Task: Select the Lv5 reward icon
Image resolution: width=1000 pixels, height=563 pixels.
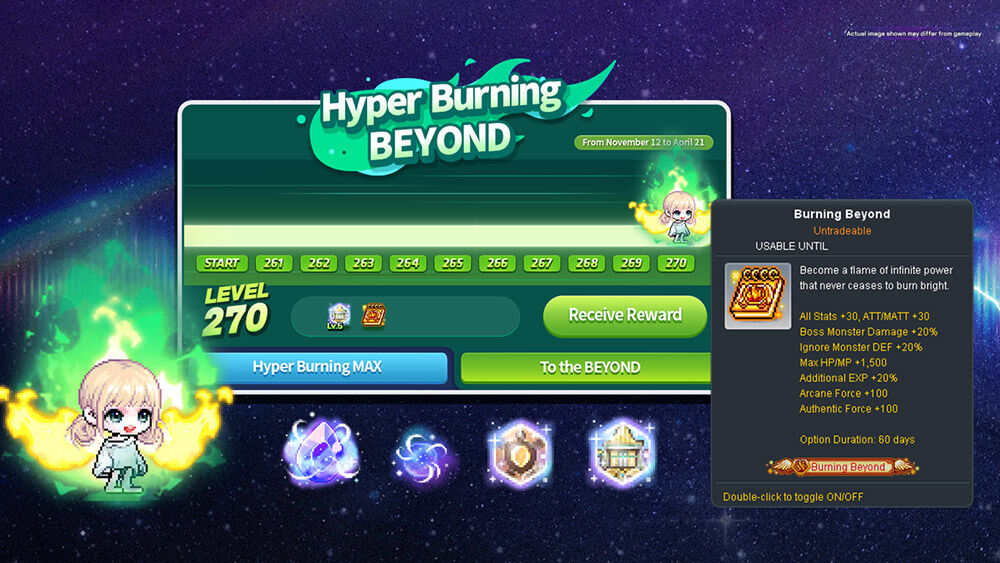Action: (337, 316)
